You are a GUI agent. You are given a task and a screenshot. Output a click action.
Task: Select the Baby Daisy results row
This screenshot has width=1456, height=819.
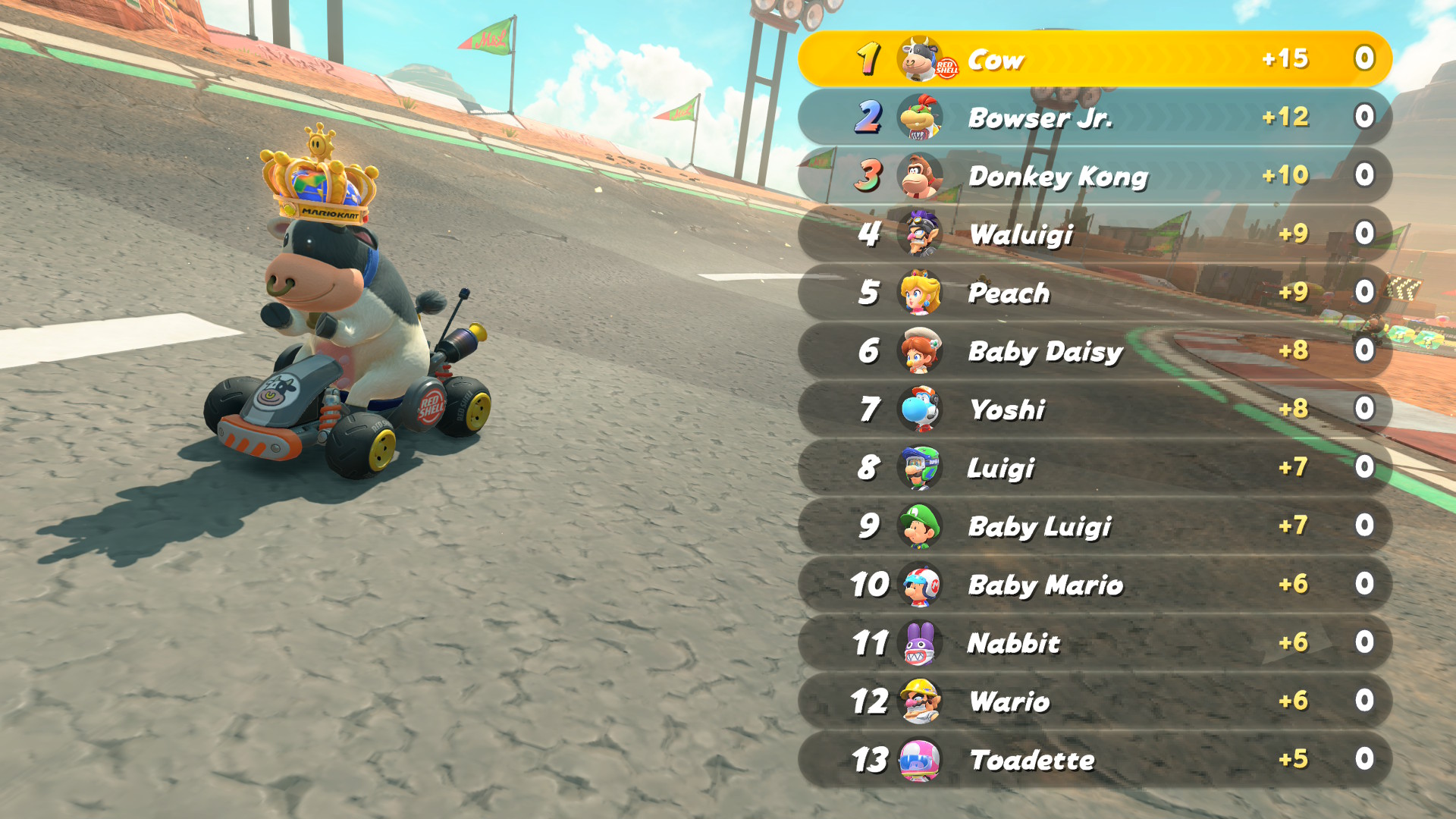pos(1094,351)
